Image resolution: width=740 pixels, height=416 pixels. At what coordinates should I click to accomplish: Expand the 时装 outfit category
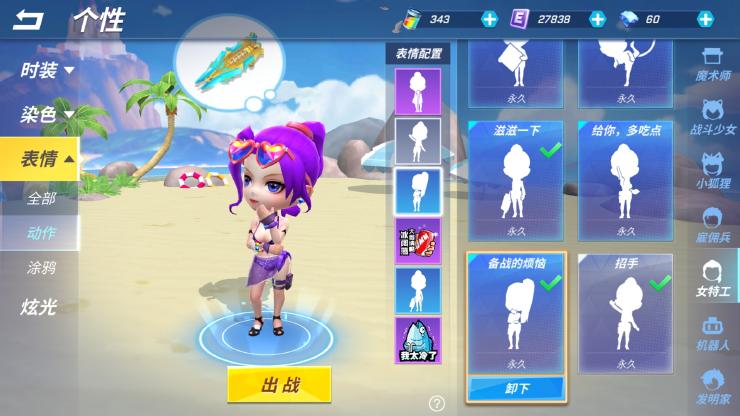(47, 70)
